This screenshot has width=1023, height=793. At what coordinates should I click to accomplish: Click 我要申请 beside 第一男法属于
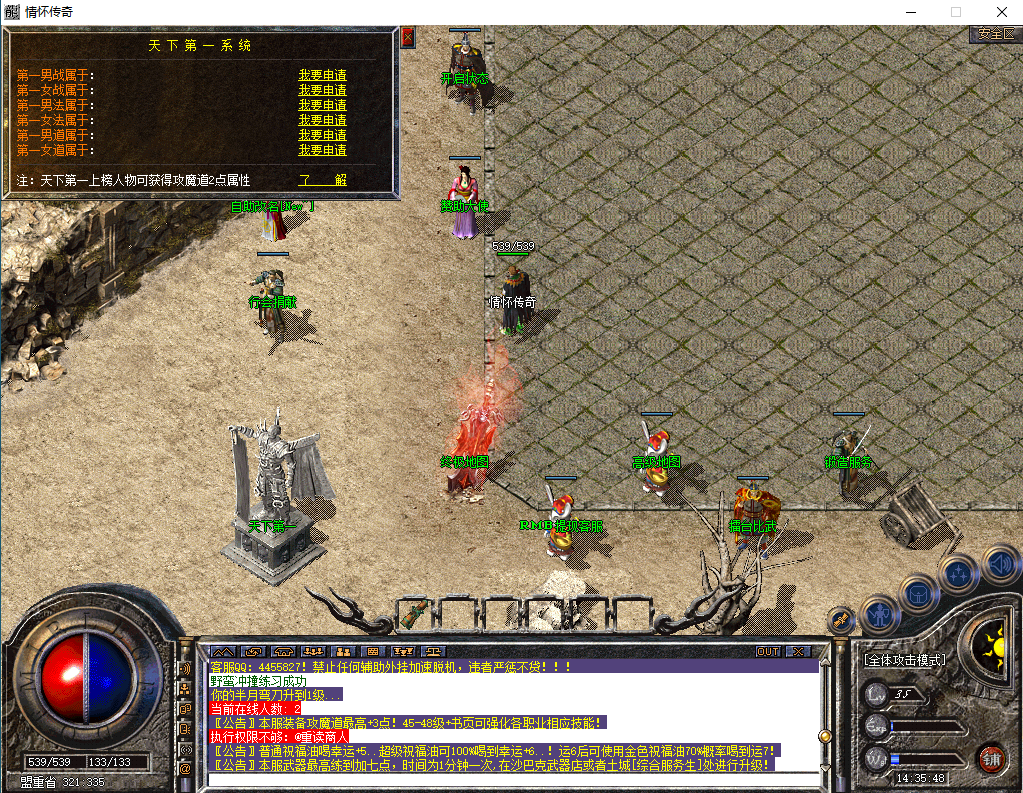pos(322,105)
